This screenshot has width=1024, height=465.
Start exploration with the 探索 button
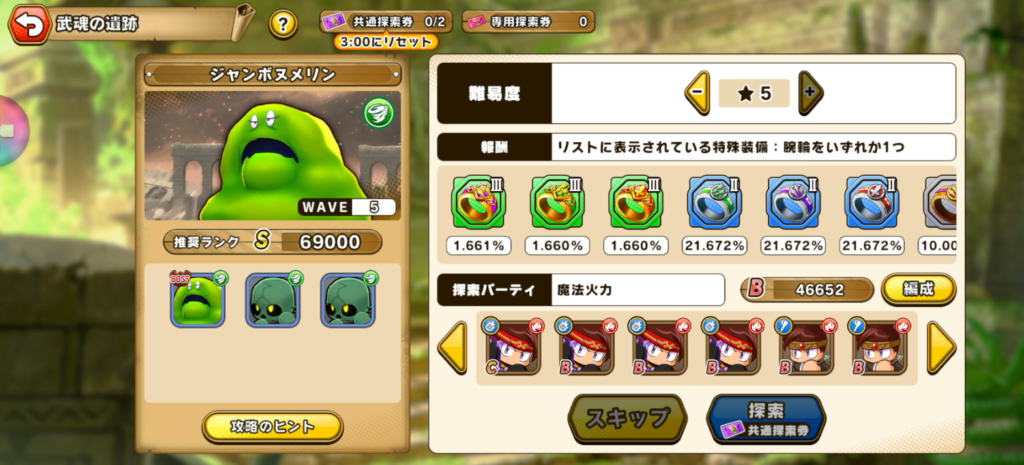766,418
